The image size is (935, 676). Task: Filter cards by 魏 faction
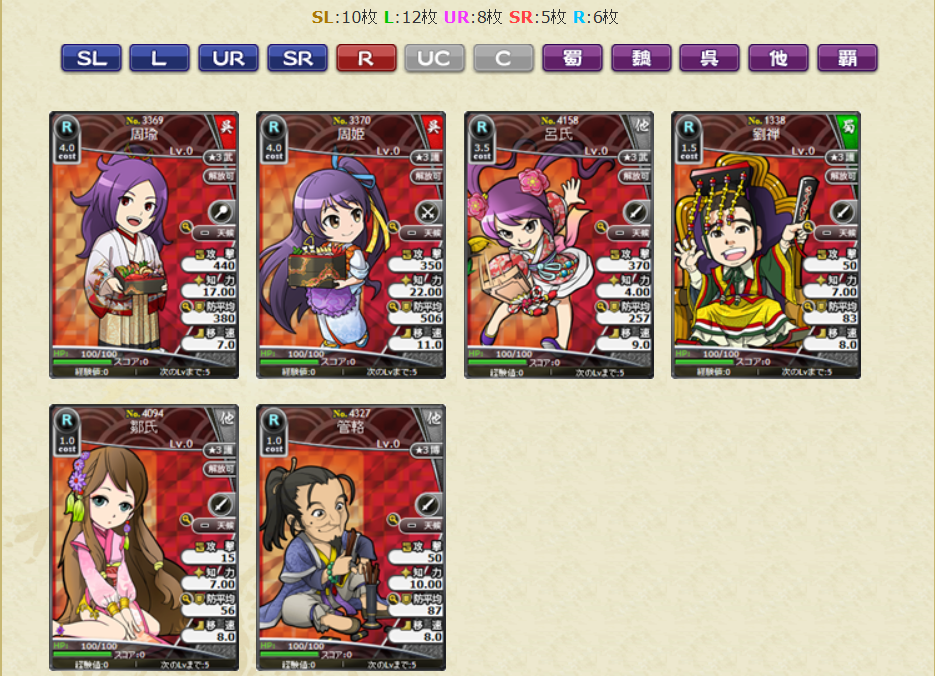(641, 58)
